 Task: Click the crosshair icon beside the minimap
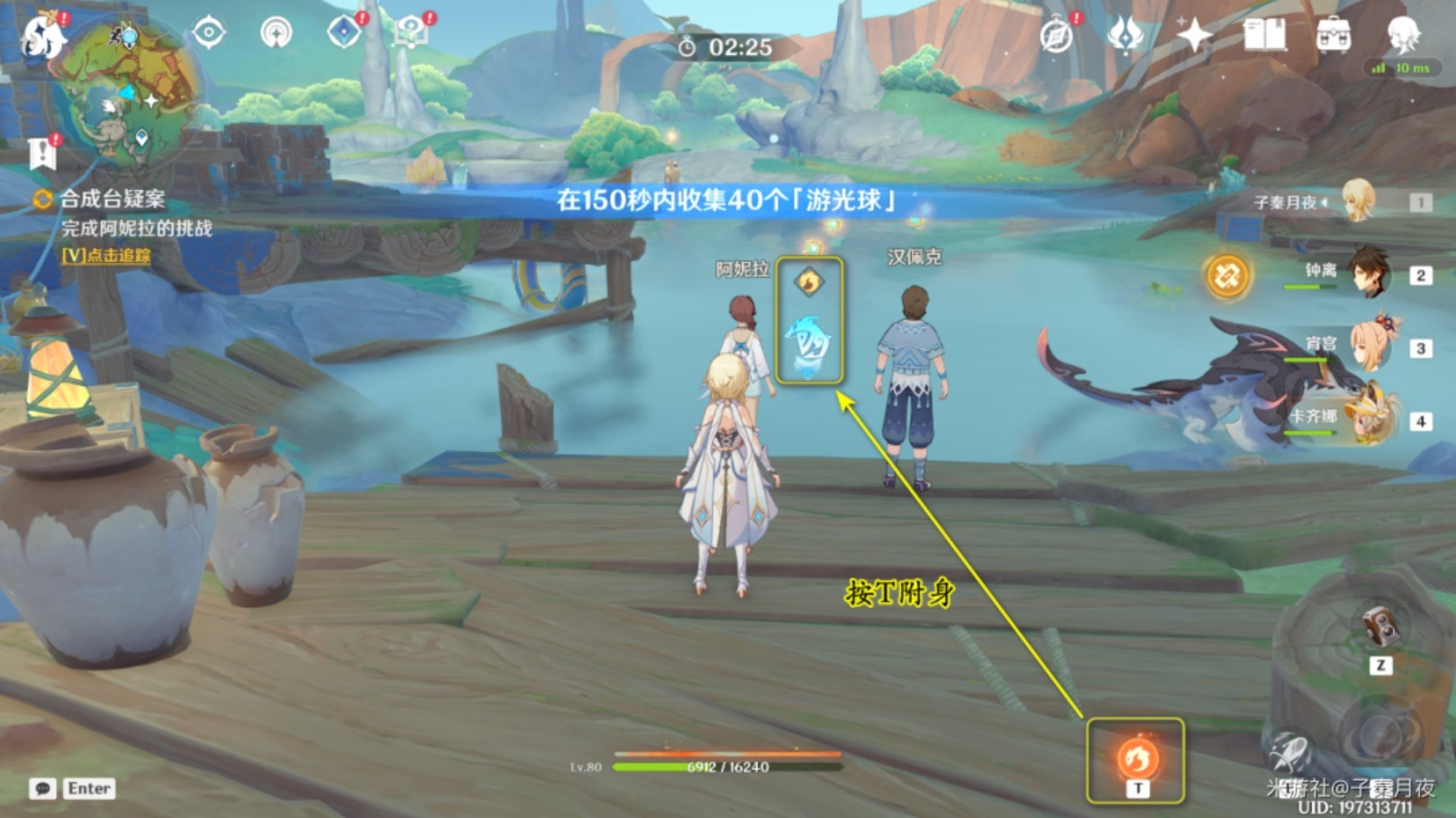(x=209, y=33)
